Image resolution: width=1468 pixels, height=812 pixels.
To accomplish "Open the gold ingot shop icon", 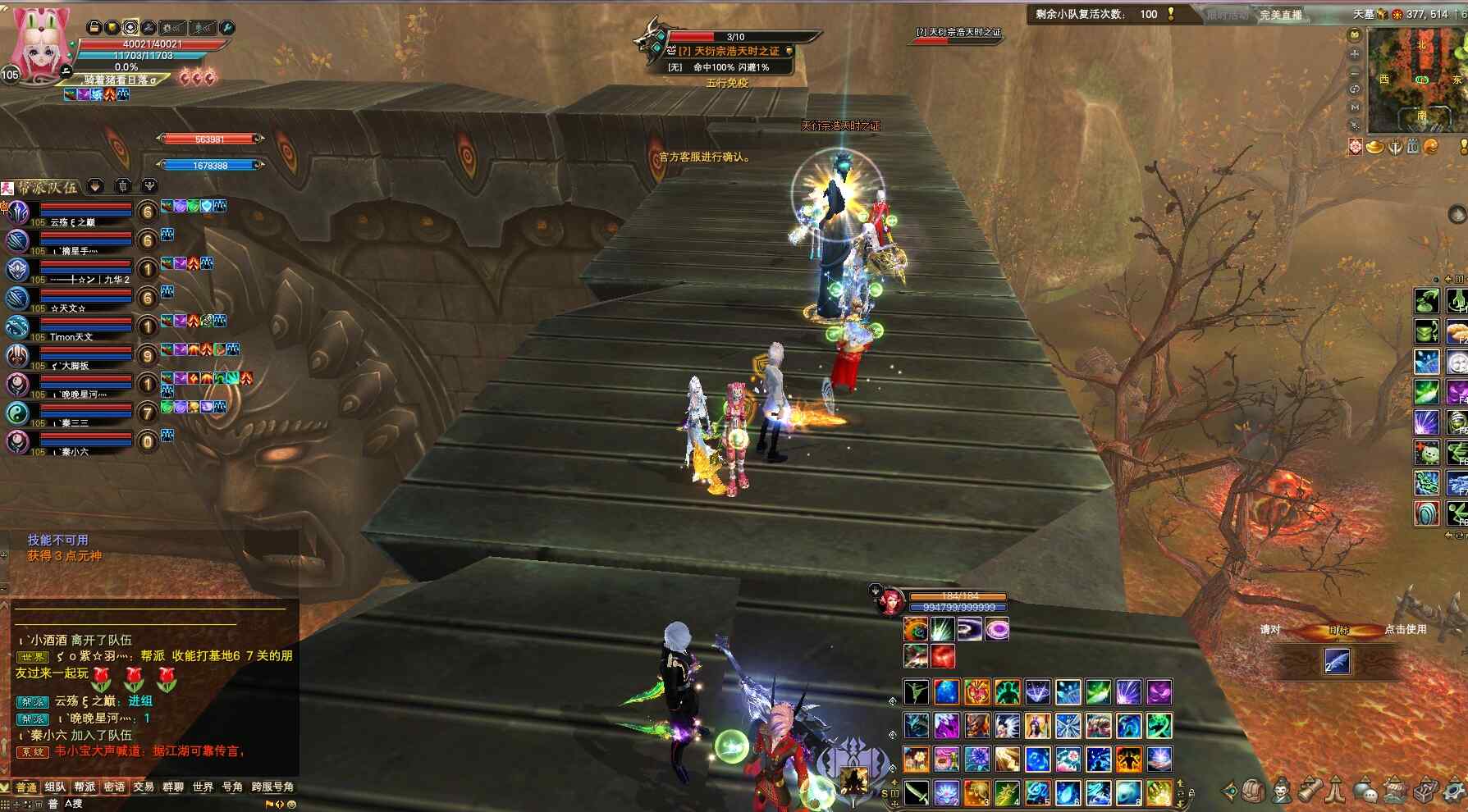I will pyautogui.click(x=1374, y=147).
